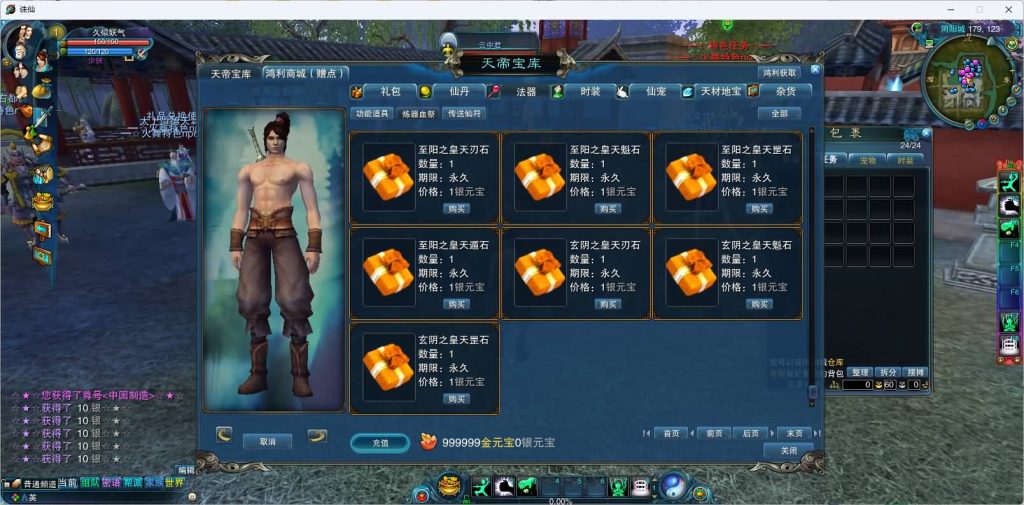This screenshot has width=1024, height=505.
Task: Click the 鸿利获取 button
Action: coord(780,73)
